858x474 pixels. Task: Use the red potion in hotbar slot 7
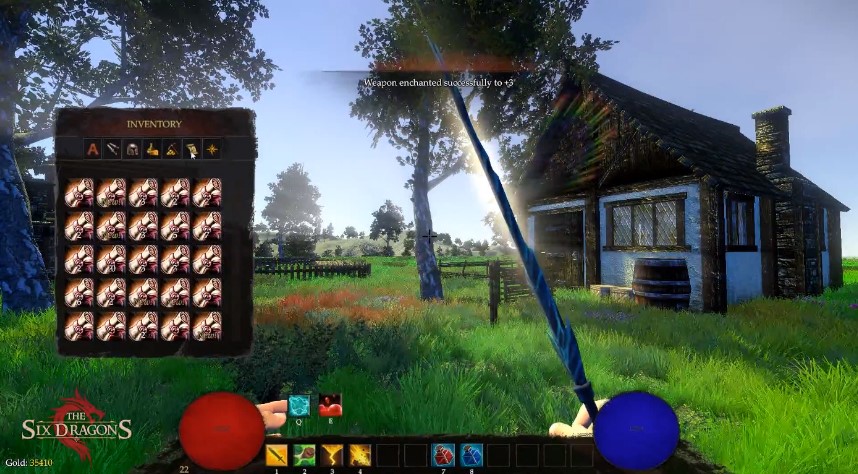click(442, 455)
